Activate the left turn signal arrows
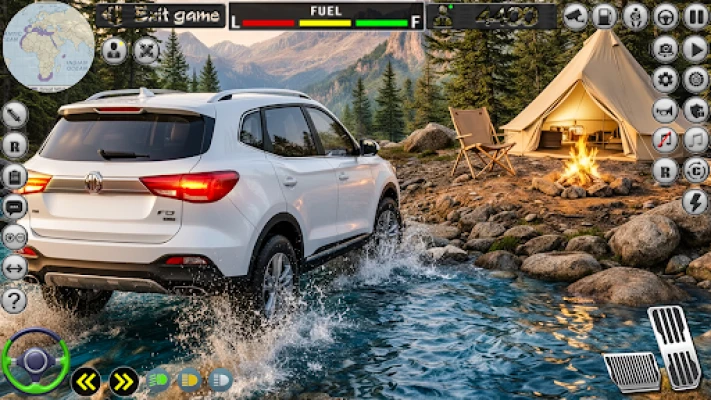 coord(85,381)
